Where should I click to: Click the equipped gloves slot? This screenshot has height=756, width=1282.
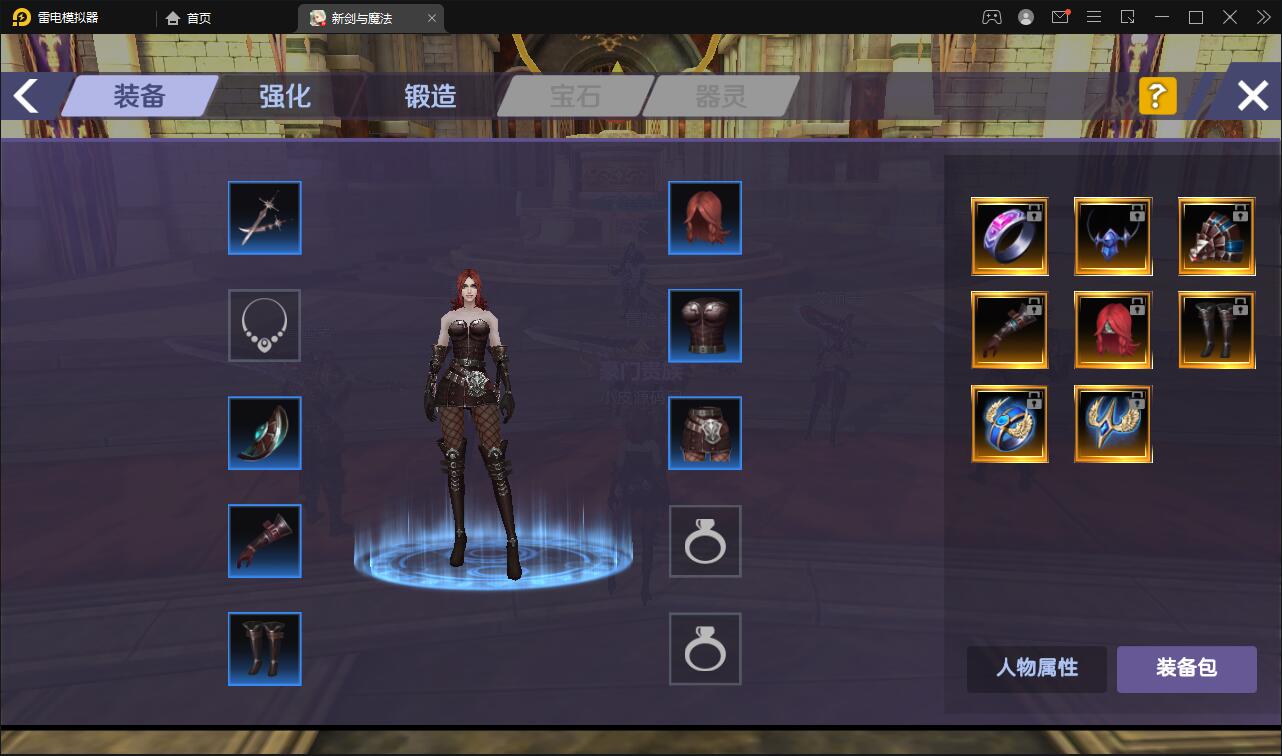tap(264, 541)
